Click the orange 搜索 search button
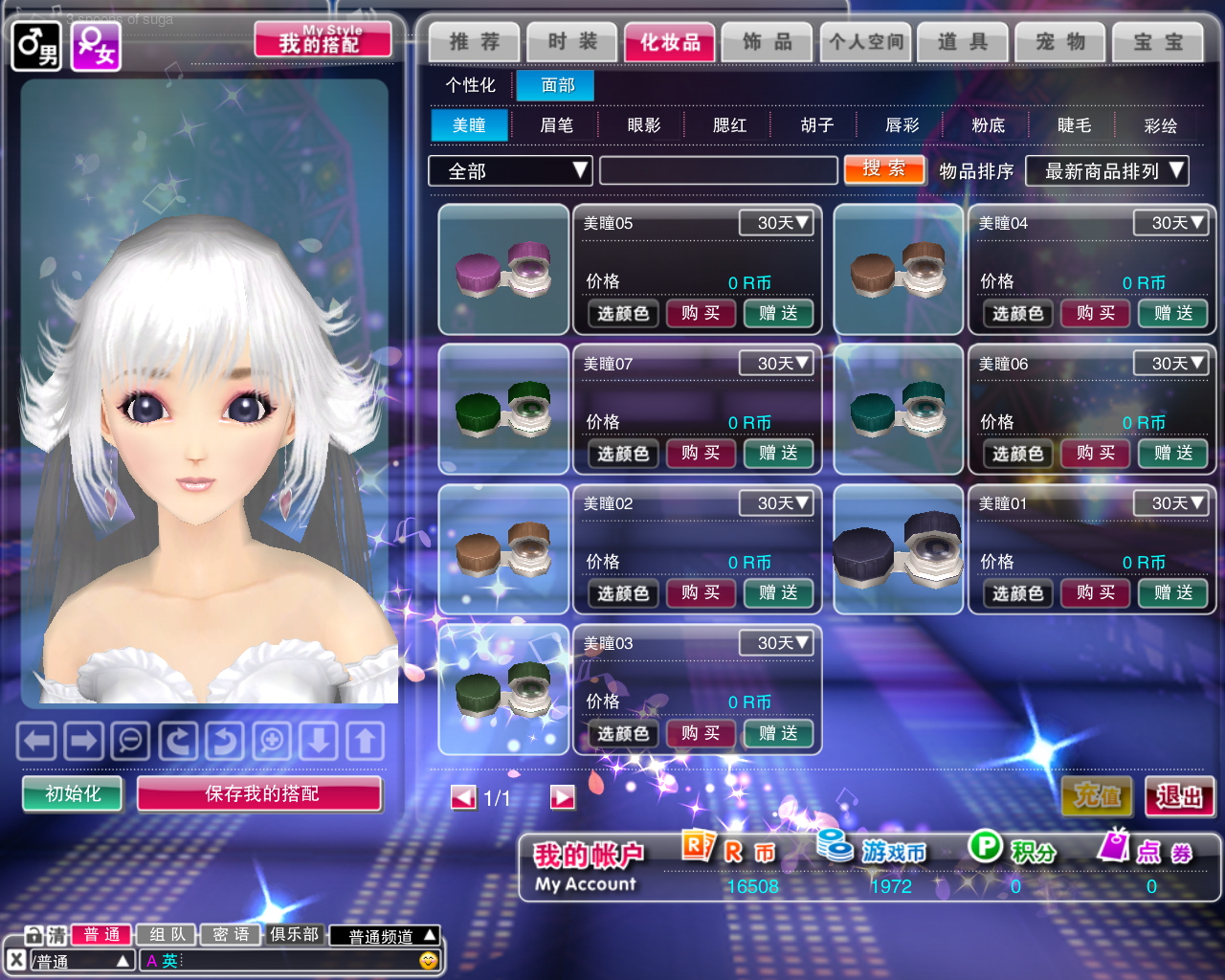 884,169
